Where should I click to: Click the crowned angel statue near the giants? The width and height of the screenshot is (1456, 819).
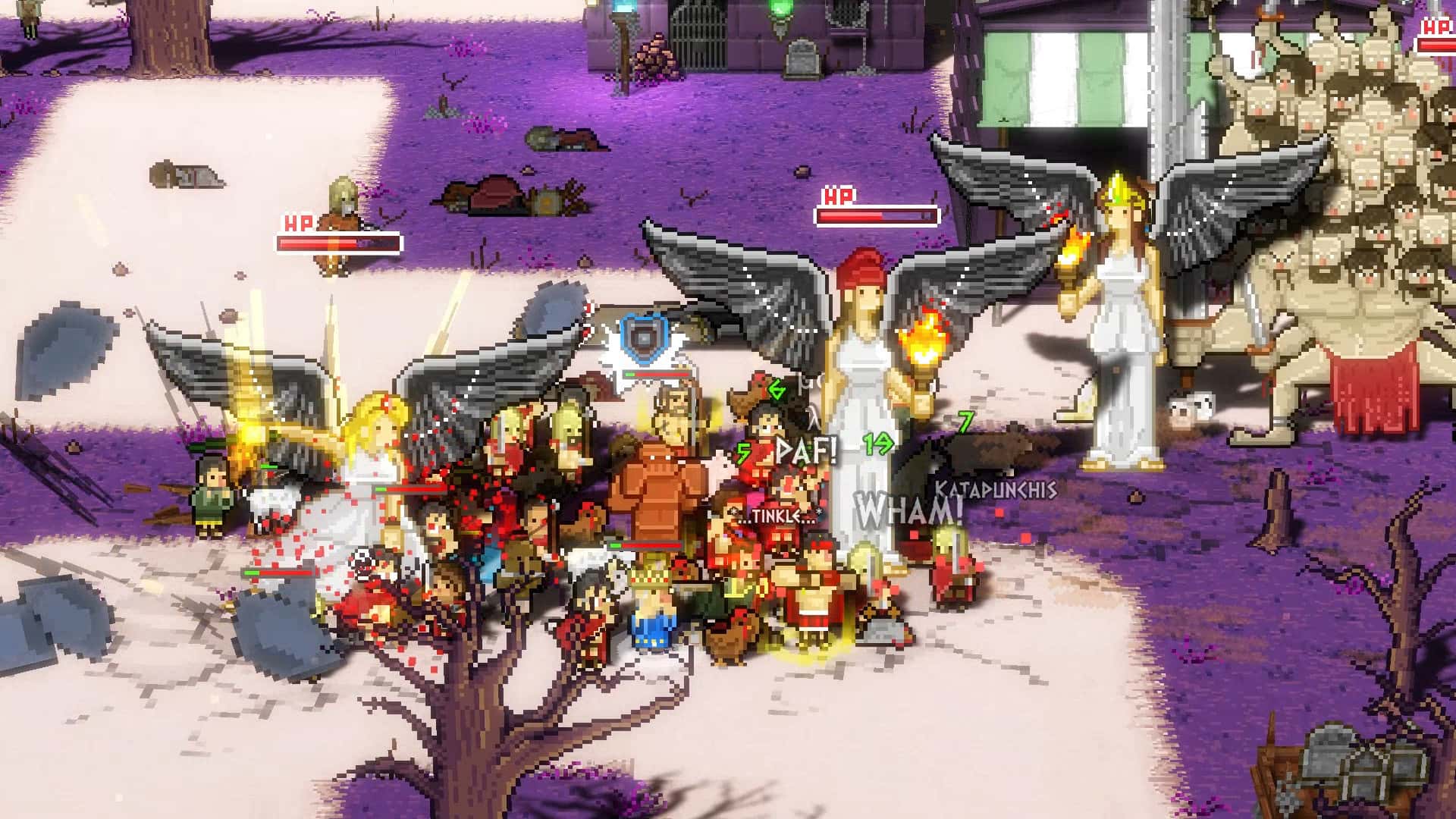pyautogui.click(x=1122, y=288)
